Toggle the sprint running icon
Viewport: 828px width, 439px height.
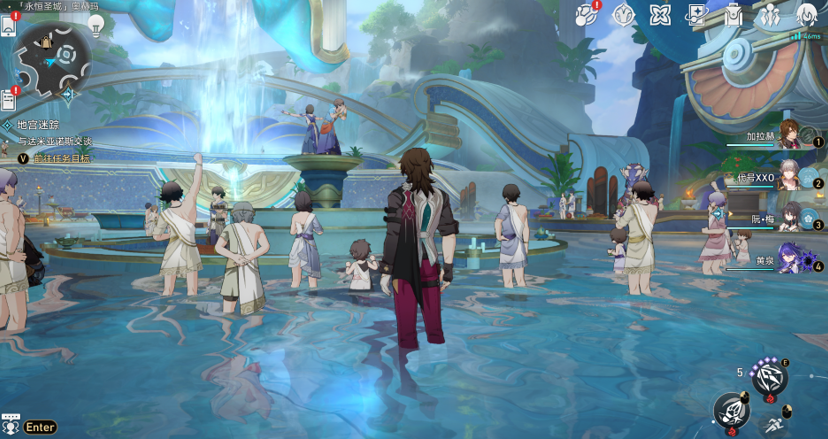[x=773, y=423]
